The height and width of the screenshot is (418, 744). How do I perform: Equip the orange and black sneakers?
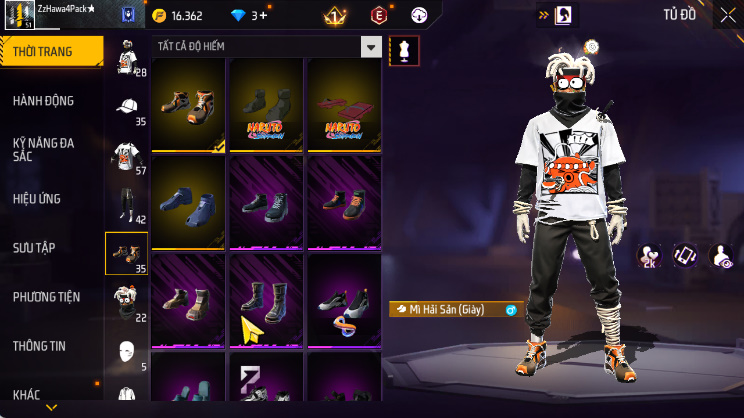tap(190, 104)
